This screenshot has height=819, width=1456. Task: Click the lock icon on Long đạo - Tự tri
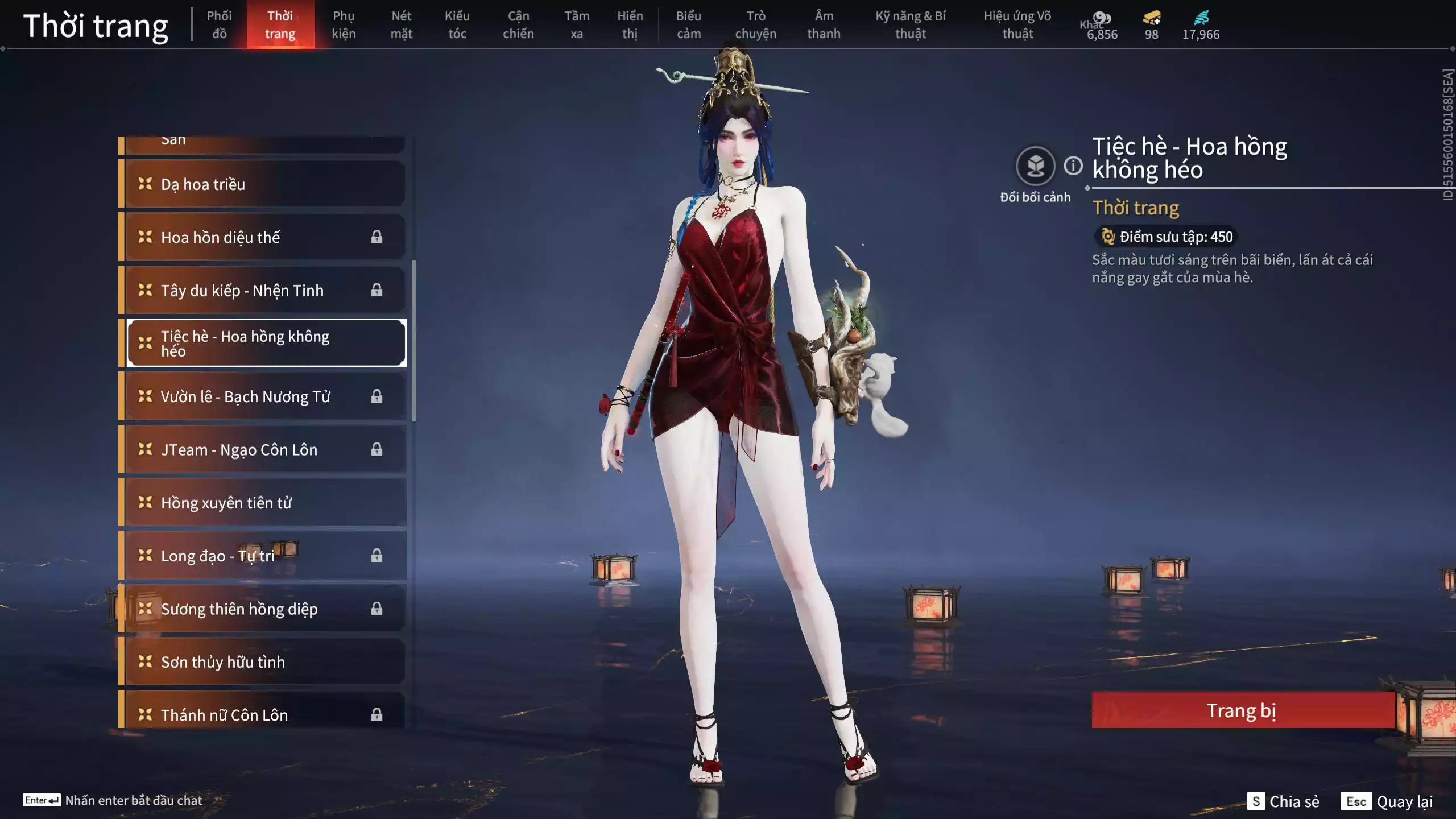[377, 555]
